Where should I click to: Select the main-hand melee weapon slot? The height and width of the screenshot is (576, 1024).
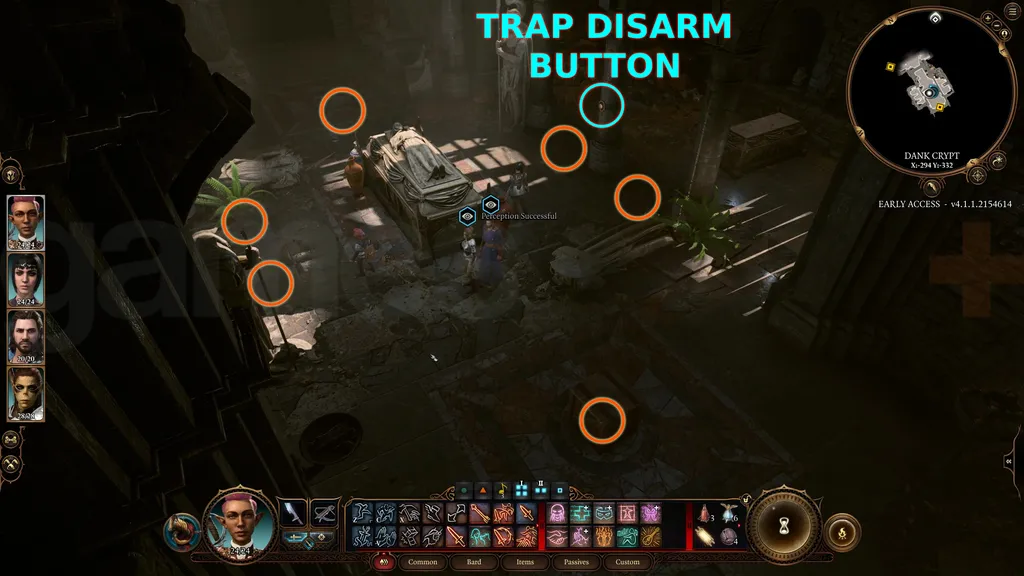[292, 512]
